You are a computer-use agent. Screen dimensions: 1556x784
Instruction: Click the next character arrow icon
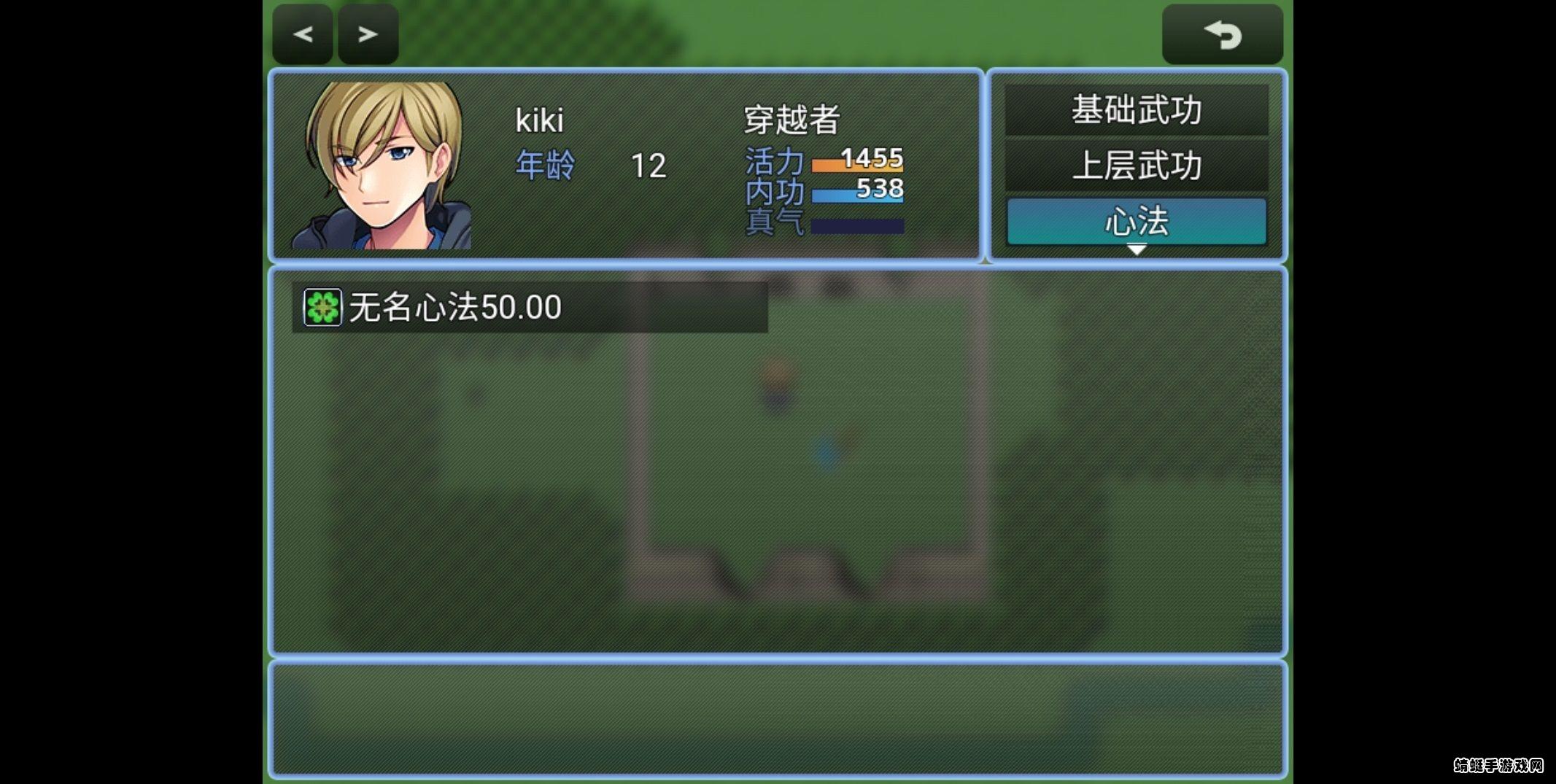point(368,33)
